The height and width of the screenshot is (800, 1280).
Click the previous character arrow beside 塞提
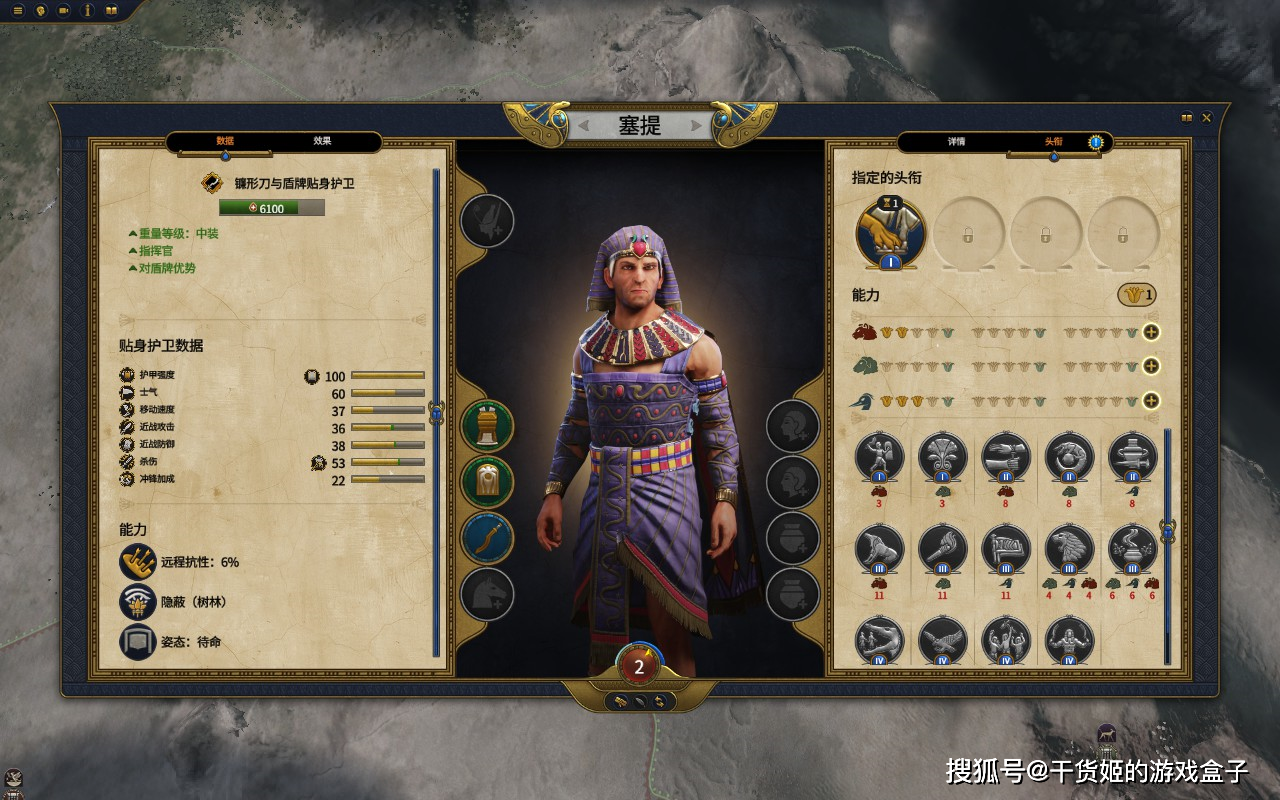pyautogui.click(x=584, y=126)
